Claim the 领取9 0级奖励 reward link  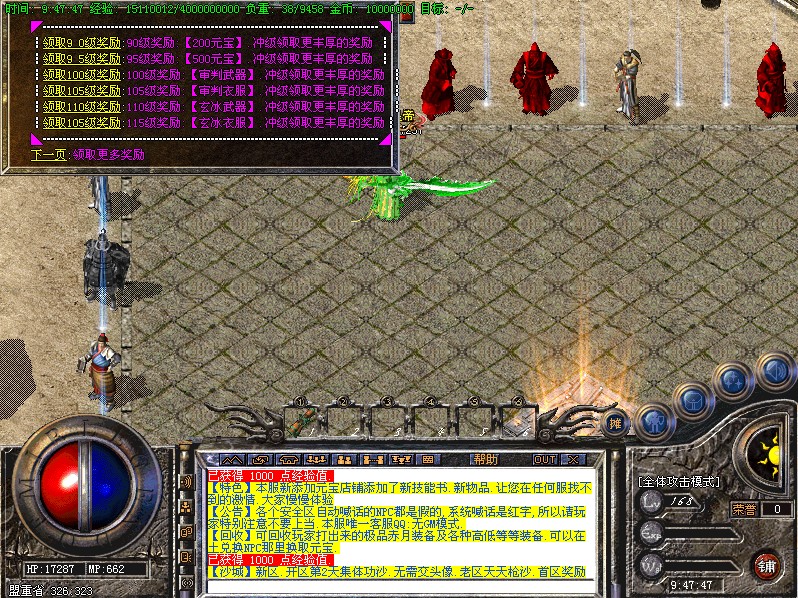pyautogui.click(x=82, y=43)
